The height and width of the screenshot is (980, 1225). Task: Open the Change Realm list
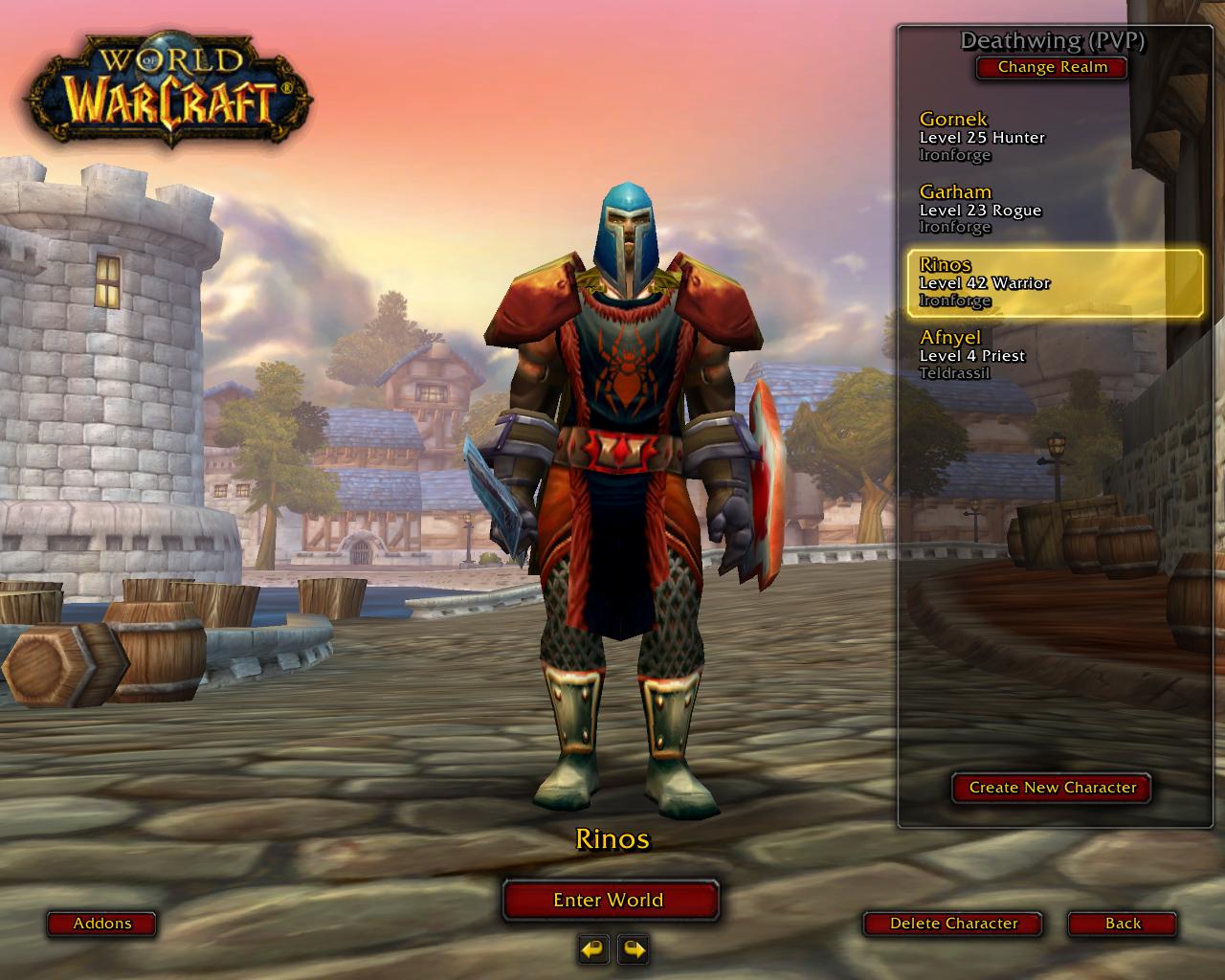point(1052,67)
